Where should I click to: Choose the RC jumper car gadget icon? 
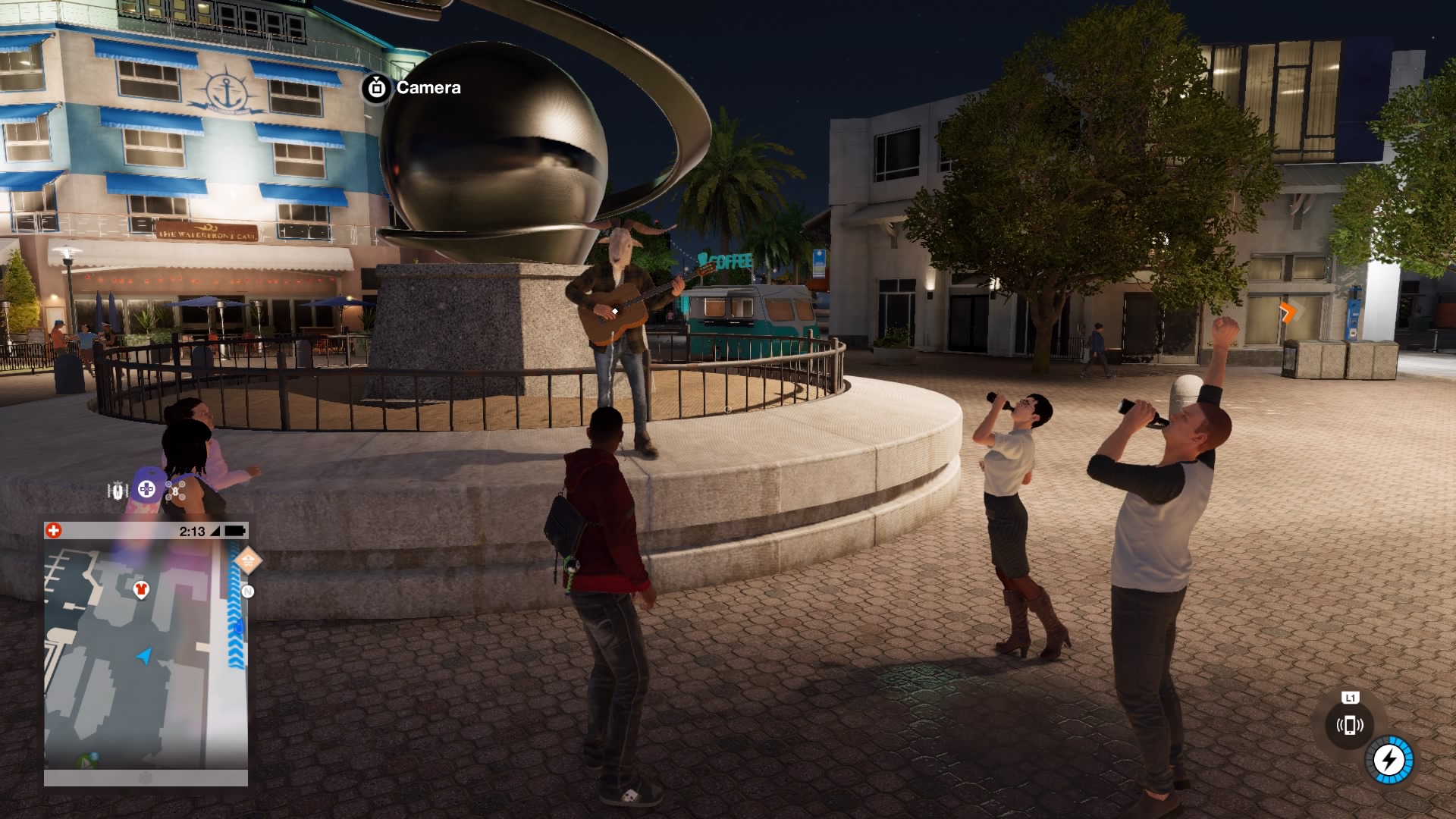pos(117,491)
